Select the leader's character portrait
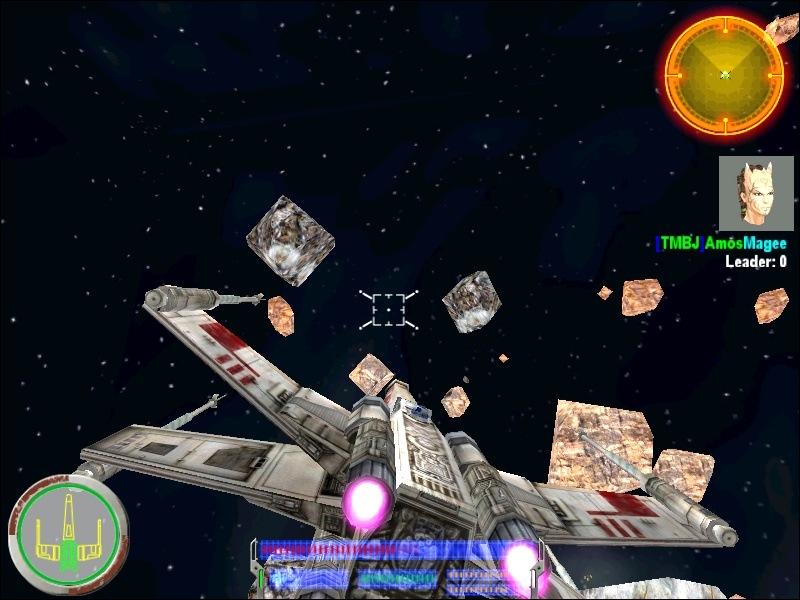The width and height of the screenshot is (800, 600). pyautogui.click(x=756, y=193)
